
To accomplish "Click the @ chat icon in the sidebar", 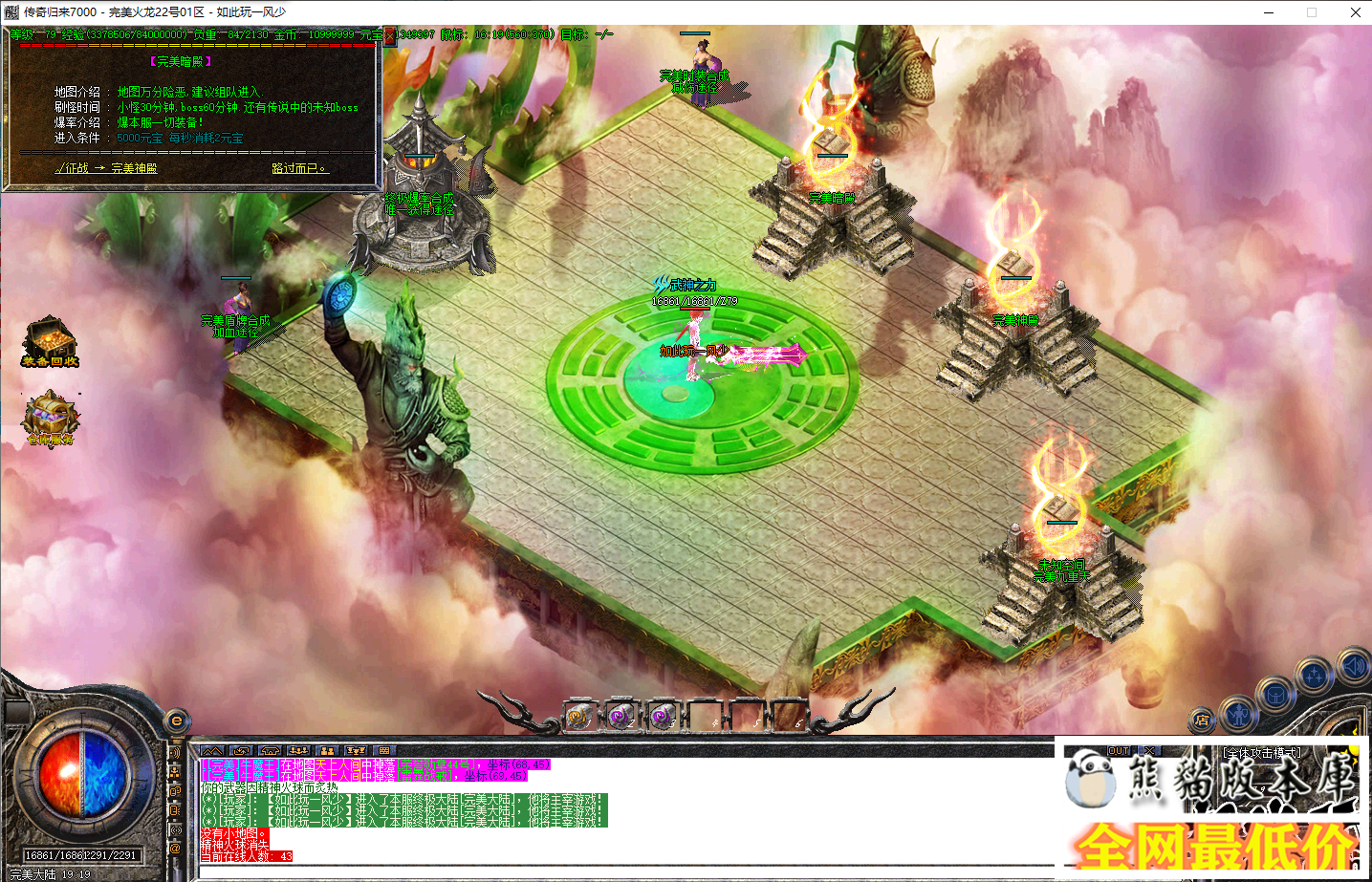I will tap(175, 849).
